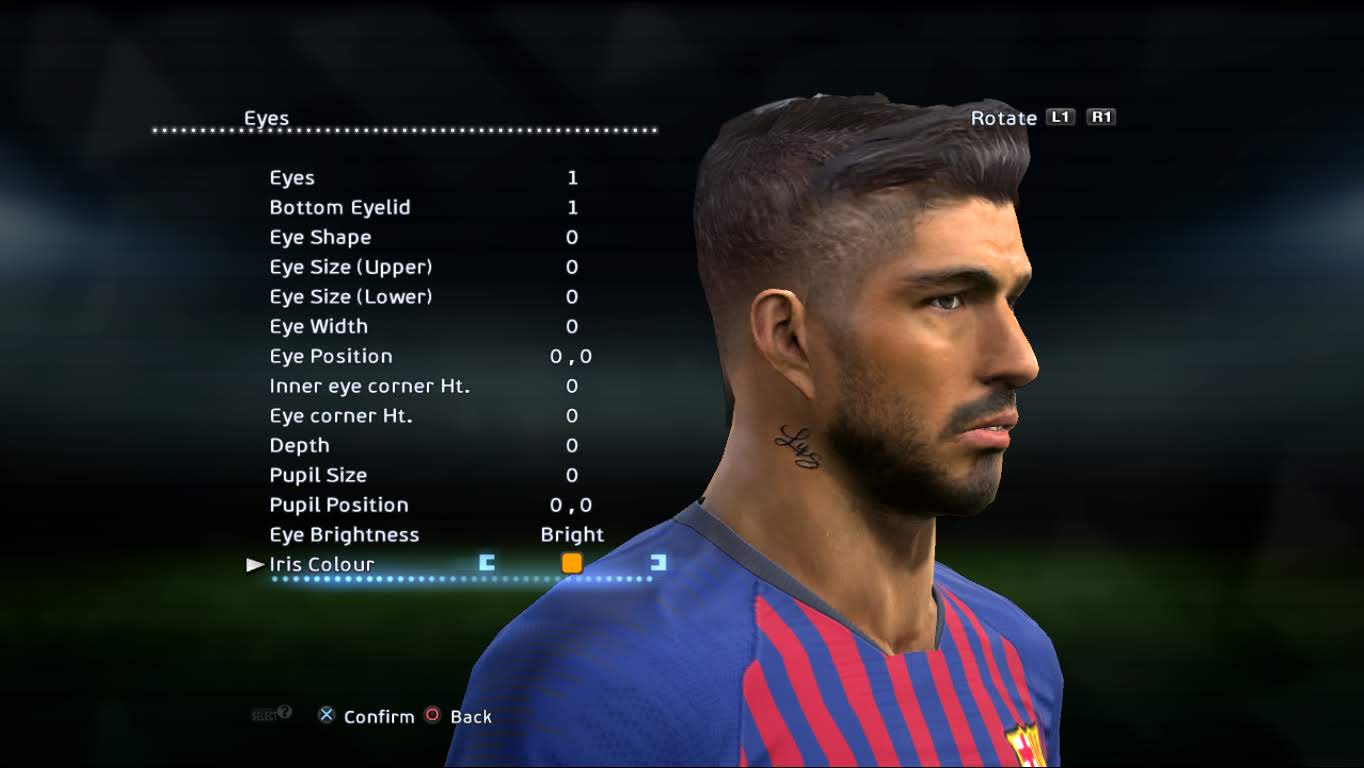Select the Eye Brightness Bright setting
1364x768 pixels.
[572, 534]
